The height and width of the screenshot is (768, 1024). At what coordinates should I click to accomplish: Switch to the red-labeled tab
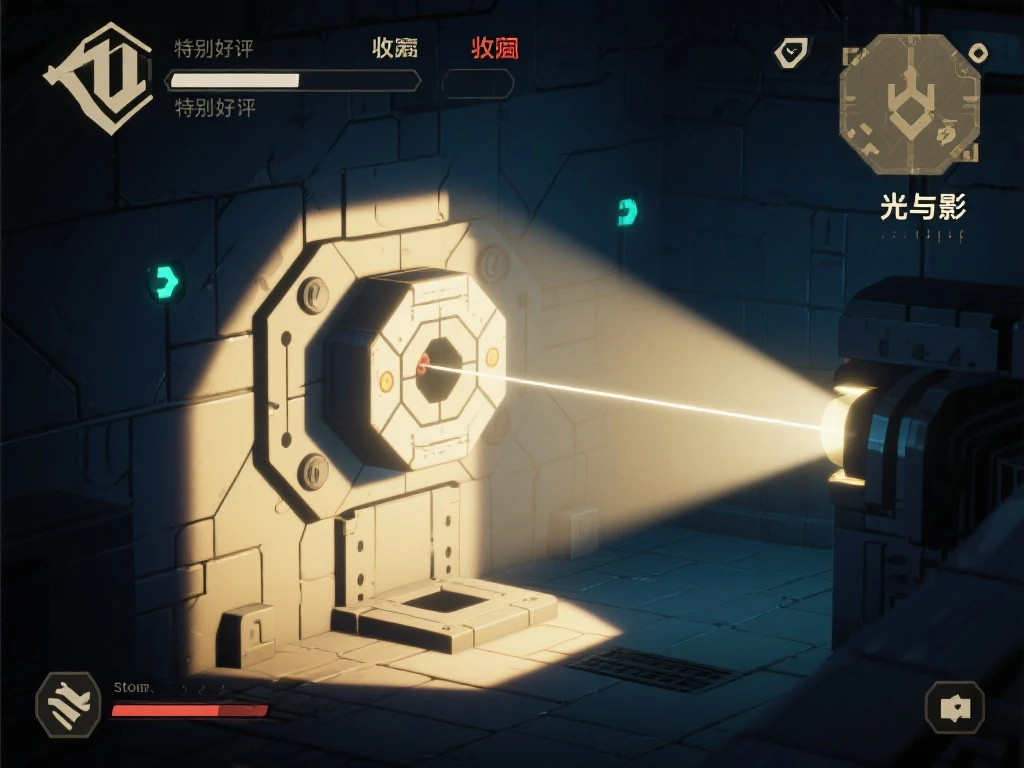[495, 47]
